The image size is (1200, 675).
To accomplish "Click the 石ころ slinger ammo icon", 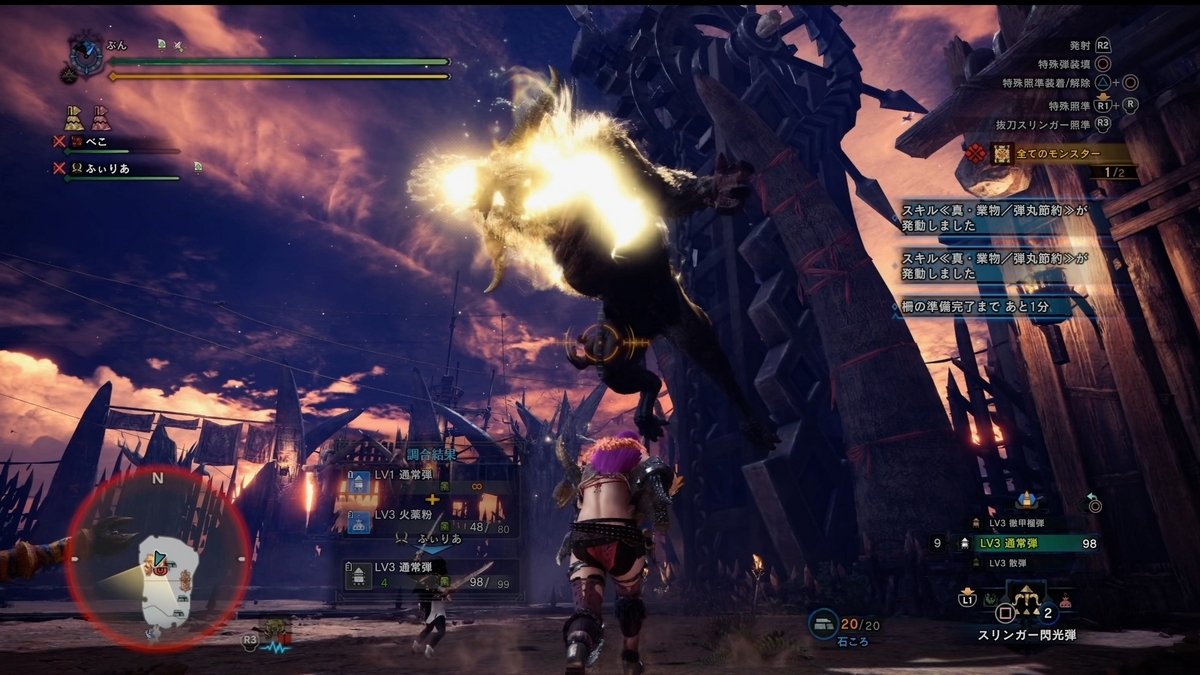I will pos(823,623).
